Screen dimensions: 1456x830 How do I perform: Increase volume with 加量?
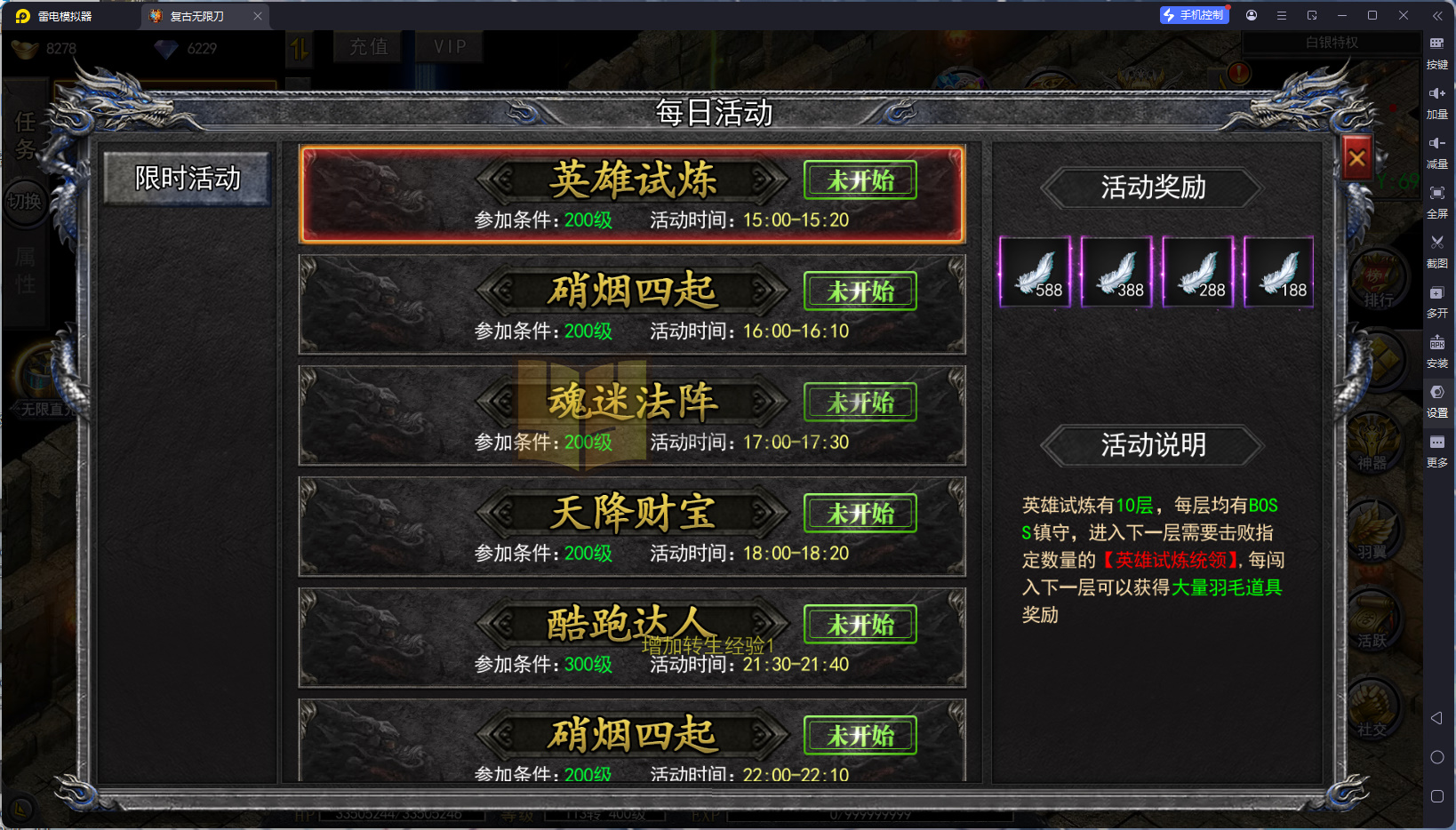1439,101
